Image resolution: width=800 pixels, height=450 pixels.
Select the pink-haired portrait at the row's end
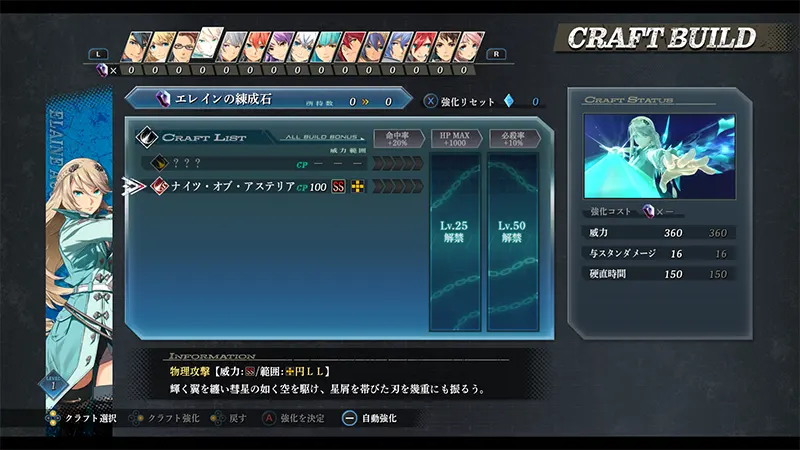pos(467,47)
